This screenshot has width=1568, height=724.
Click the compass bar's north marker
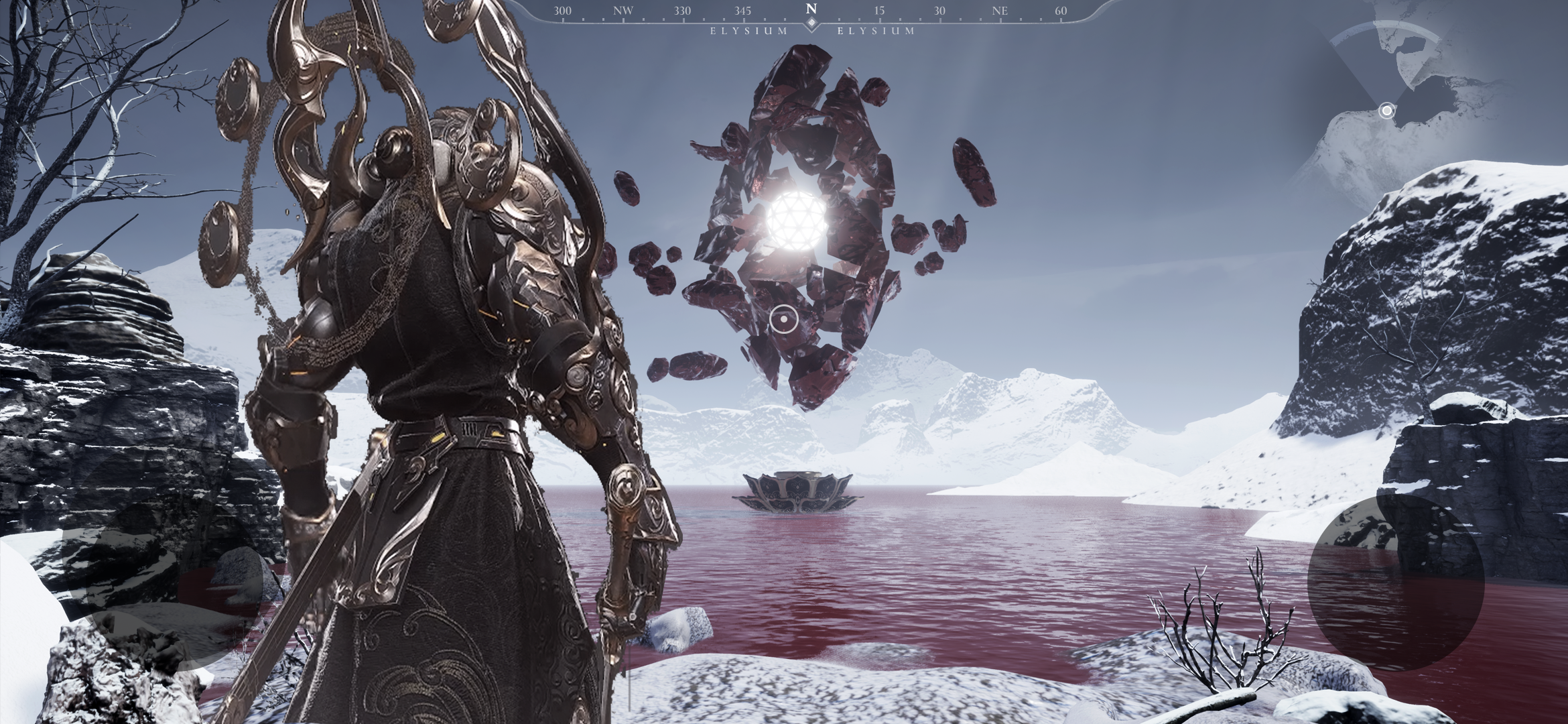[x=811, y=10]
